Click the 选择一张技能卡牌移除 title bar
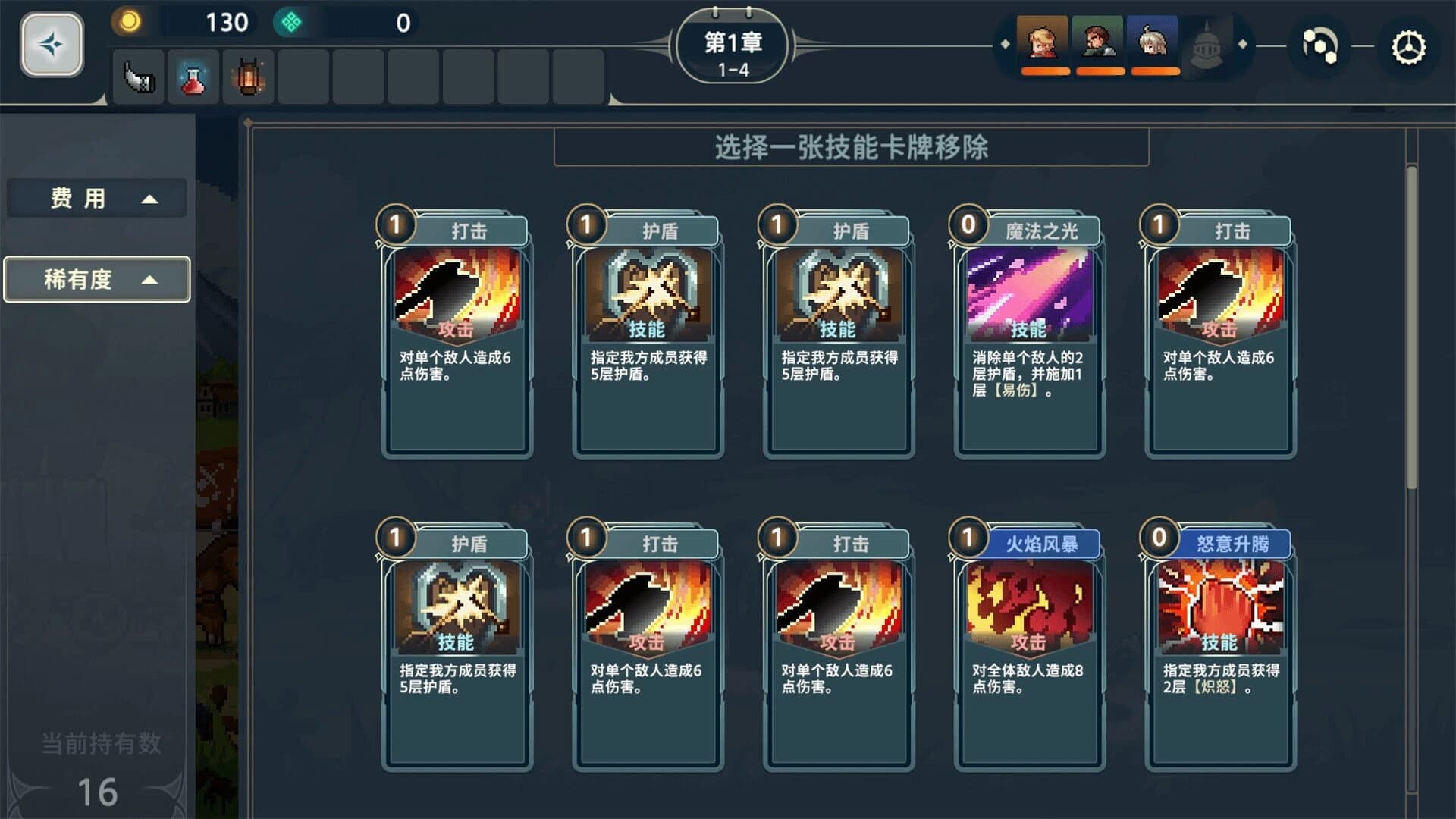The image size is (1456, 819). tap(851, 147)
